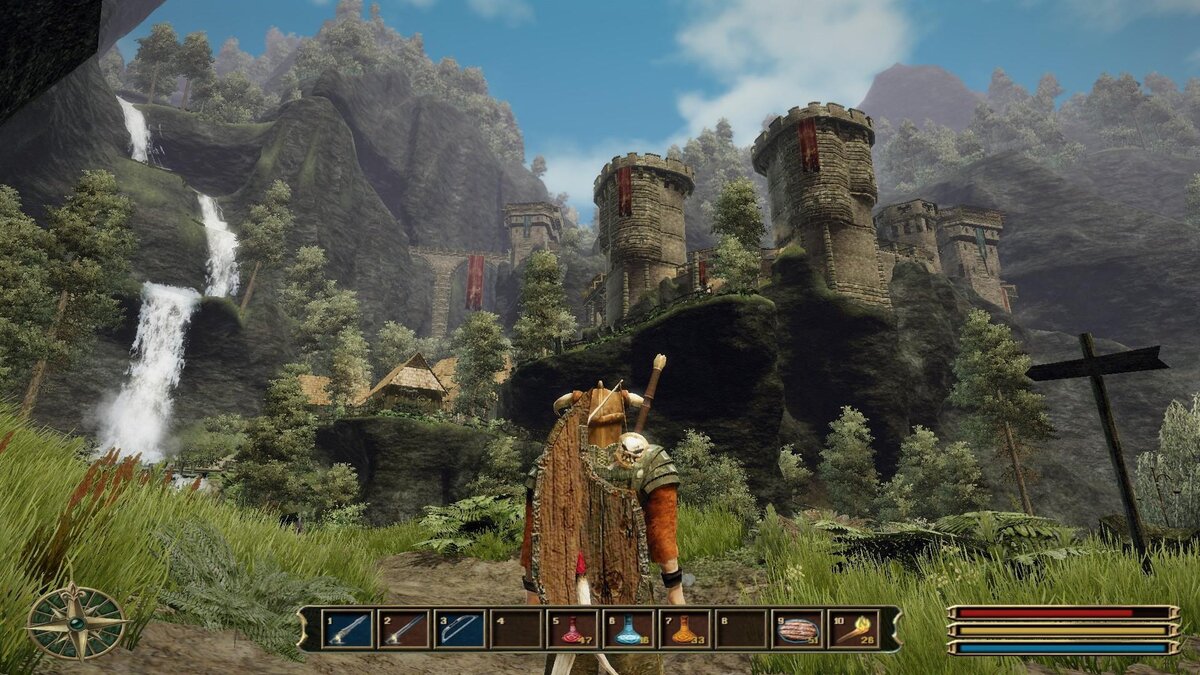1200x675 pixels.
Task: Eat the grilled meat in slot 9
Action: 797,629
